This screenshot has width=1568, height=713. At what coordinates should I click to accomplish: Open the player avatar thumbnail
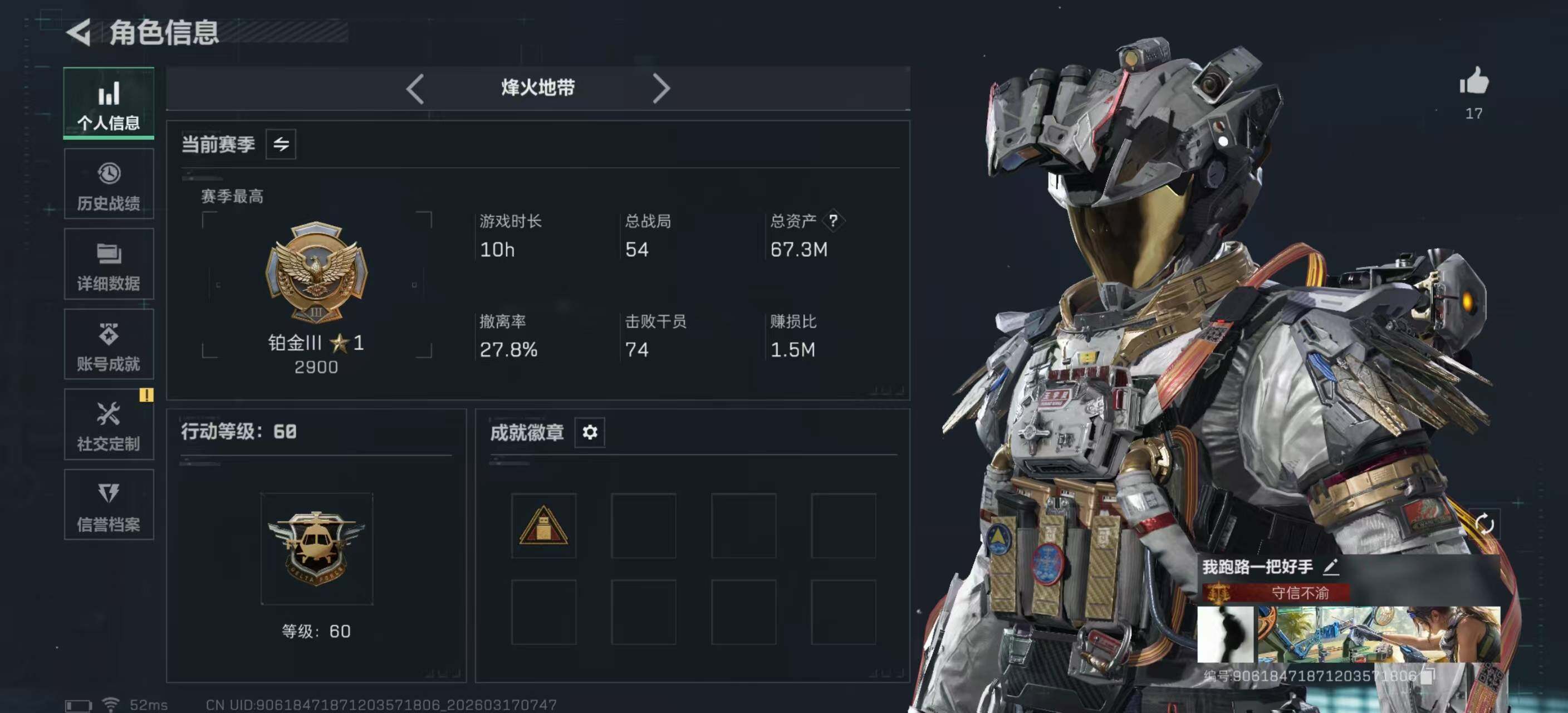(x=1224, y=634)
